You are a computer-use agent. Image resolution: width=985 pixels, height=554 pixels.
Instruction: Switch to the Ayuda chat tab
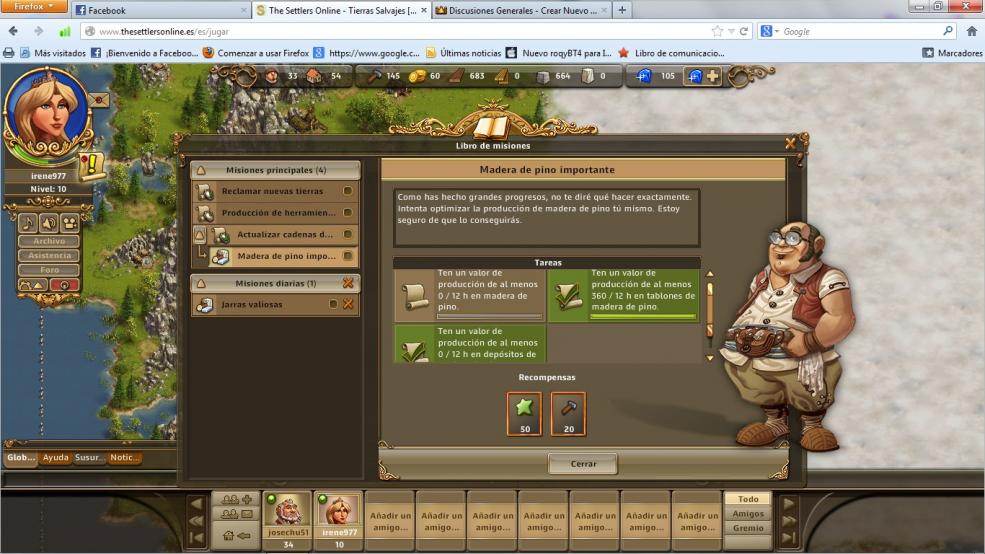coord(56,458)
